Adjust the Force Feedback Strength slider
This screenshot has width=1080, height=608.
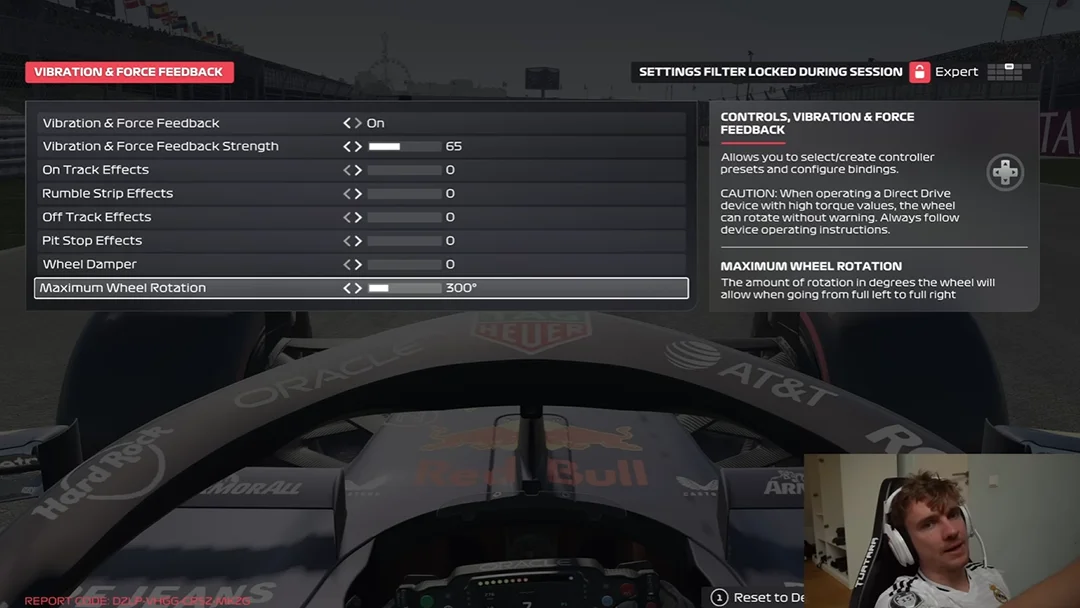(405, 147)
